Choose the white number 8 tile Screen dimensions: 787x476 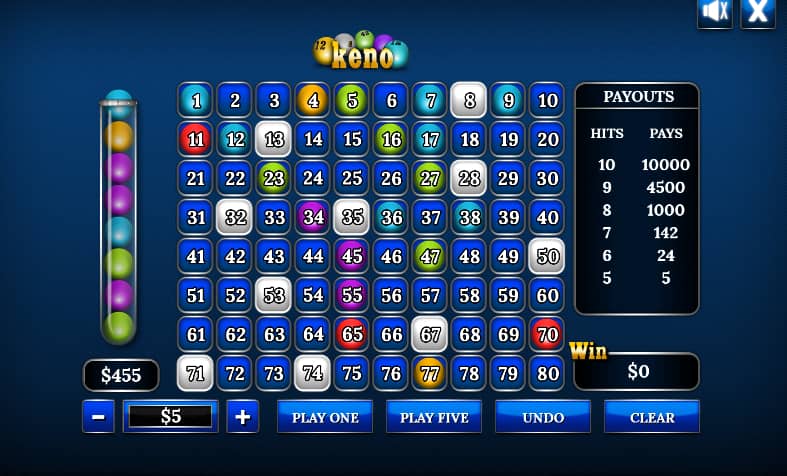pyautogui.click(x=469, y=100)
